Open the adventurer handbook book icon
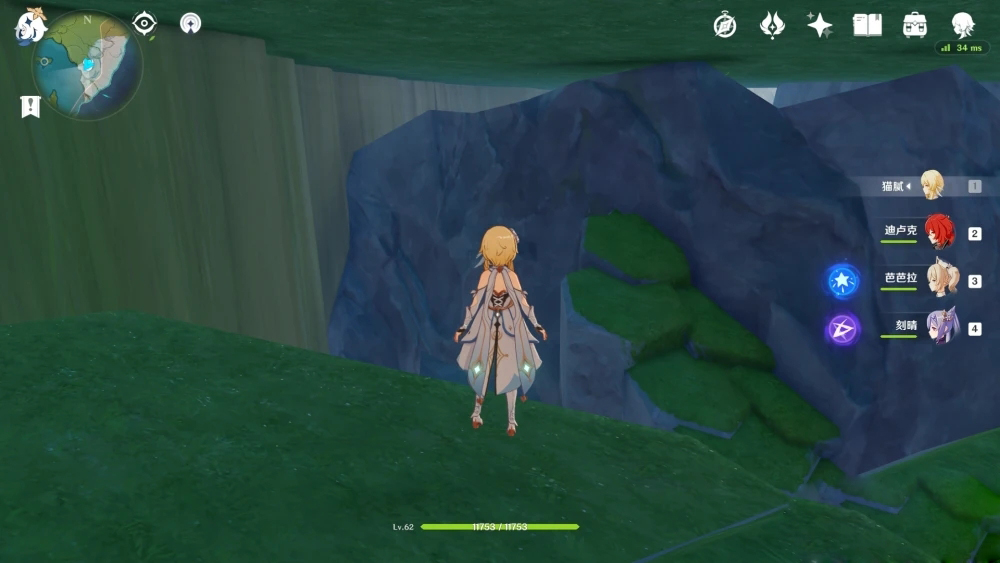 click(867, 25)
